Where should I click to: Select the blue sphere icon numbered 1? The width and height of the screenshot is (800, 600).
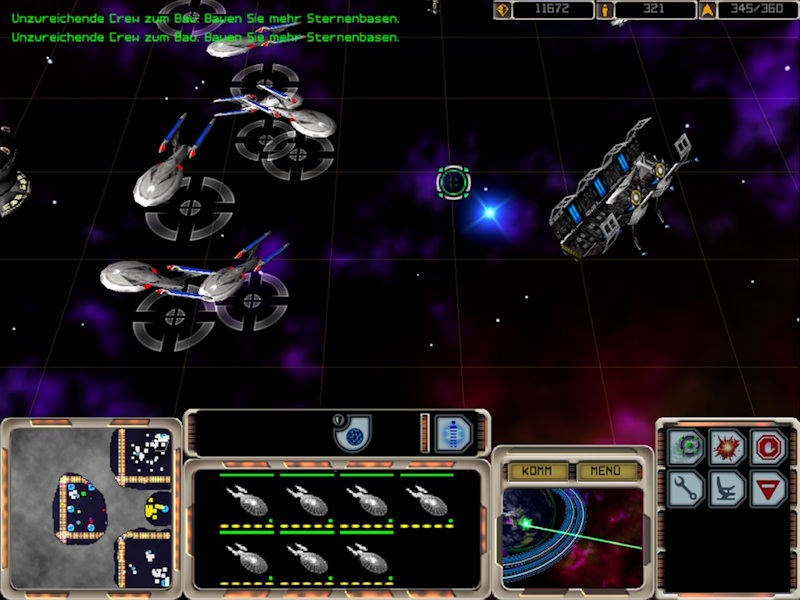coord(352,434)
